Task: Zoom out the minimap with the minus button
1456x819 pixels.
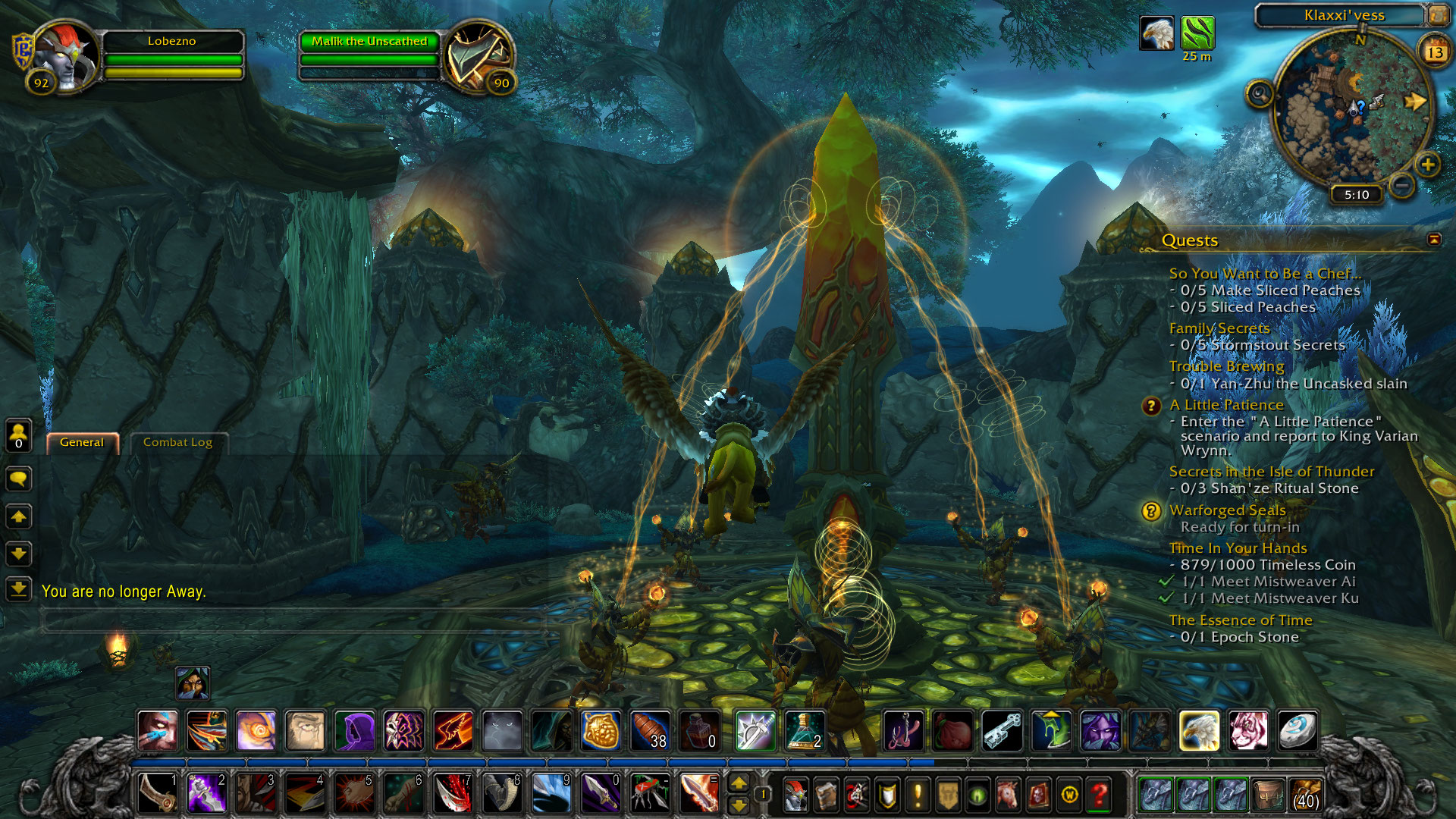Action: (1402, 184)
